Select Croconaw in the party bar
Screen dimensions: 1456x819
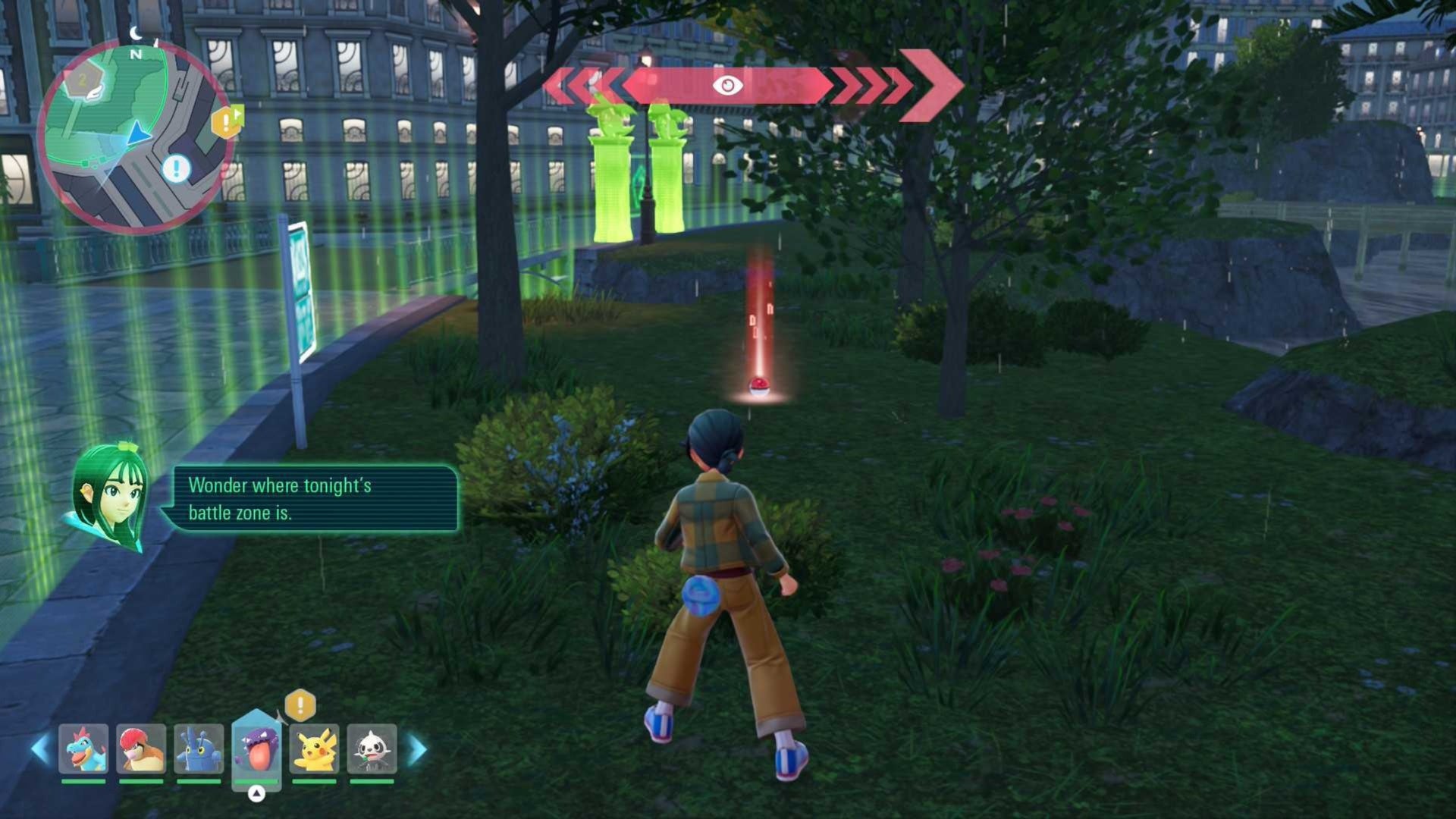(83, 748)
